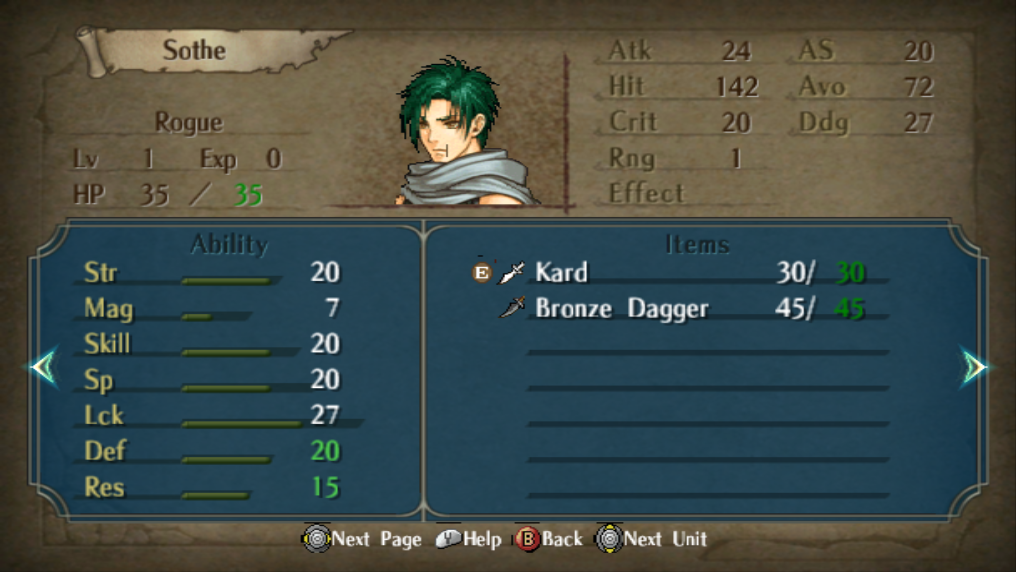Choose the Bronze Dagger item row
This screenshot has width=1016, height=572.
pos(621,308)
